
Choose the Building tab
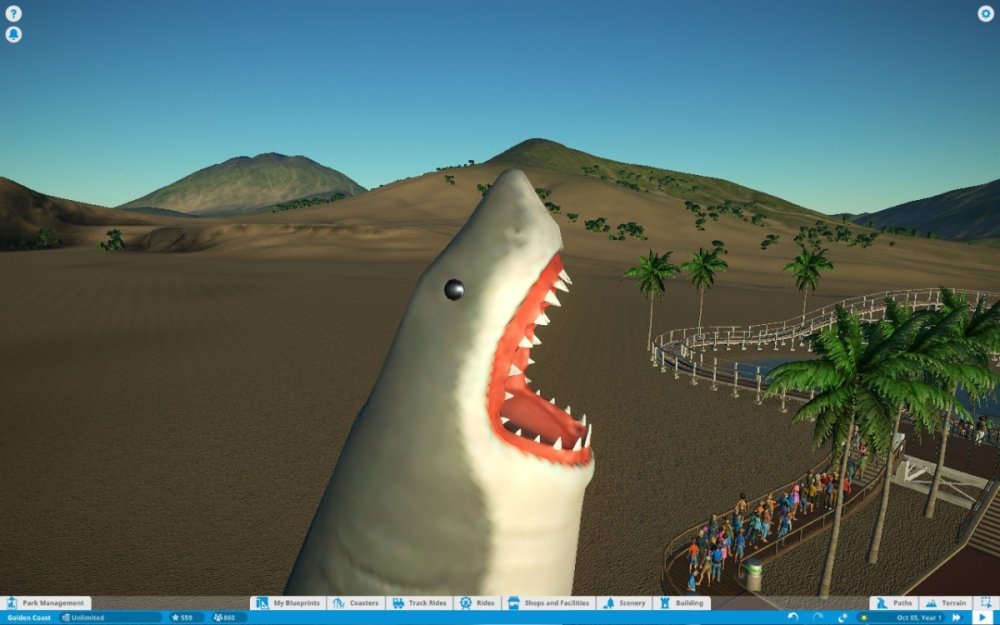[681, 603]
